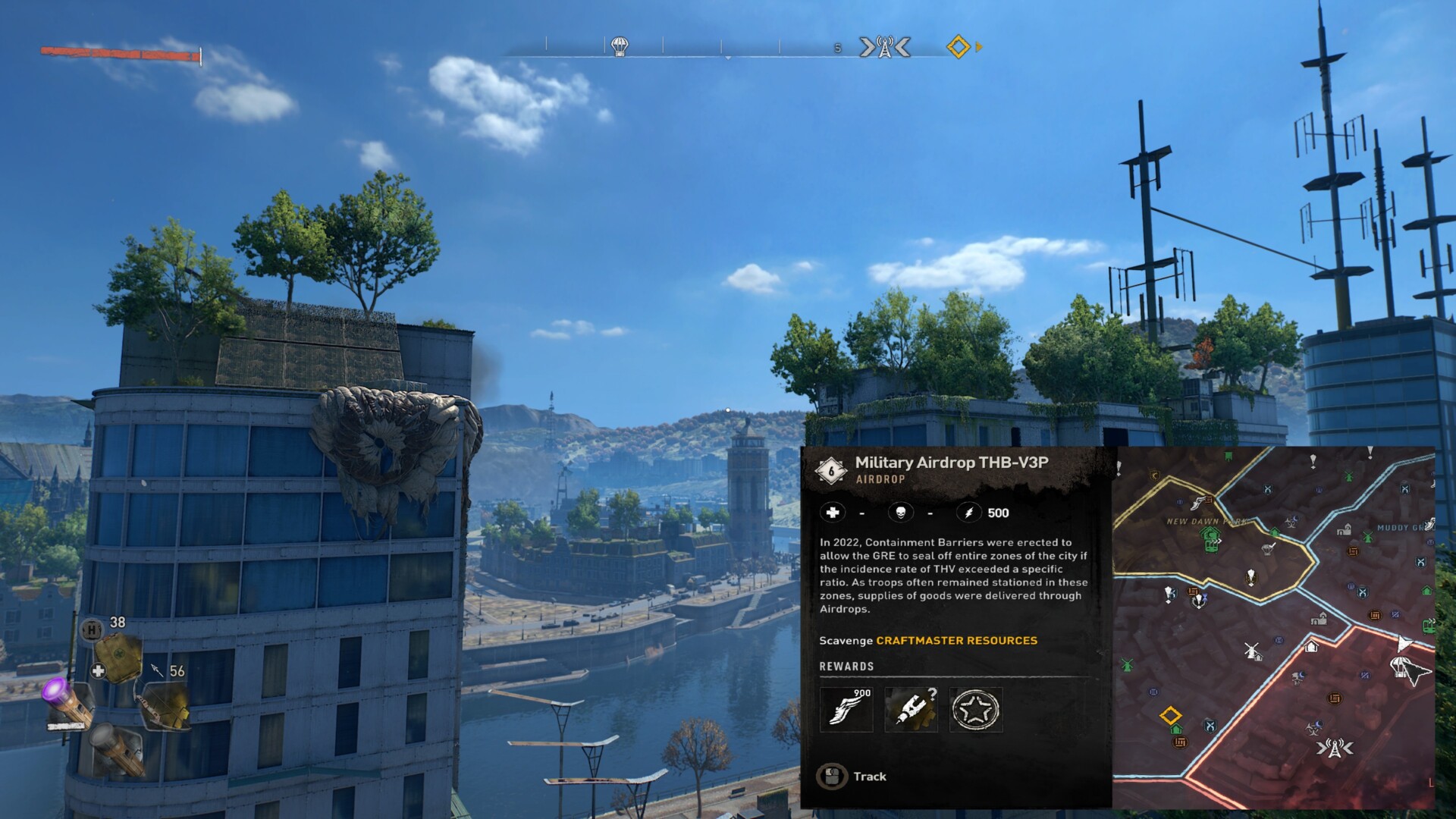View the mystery weapon mod reward

911,710
